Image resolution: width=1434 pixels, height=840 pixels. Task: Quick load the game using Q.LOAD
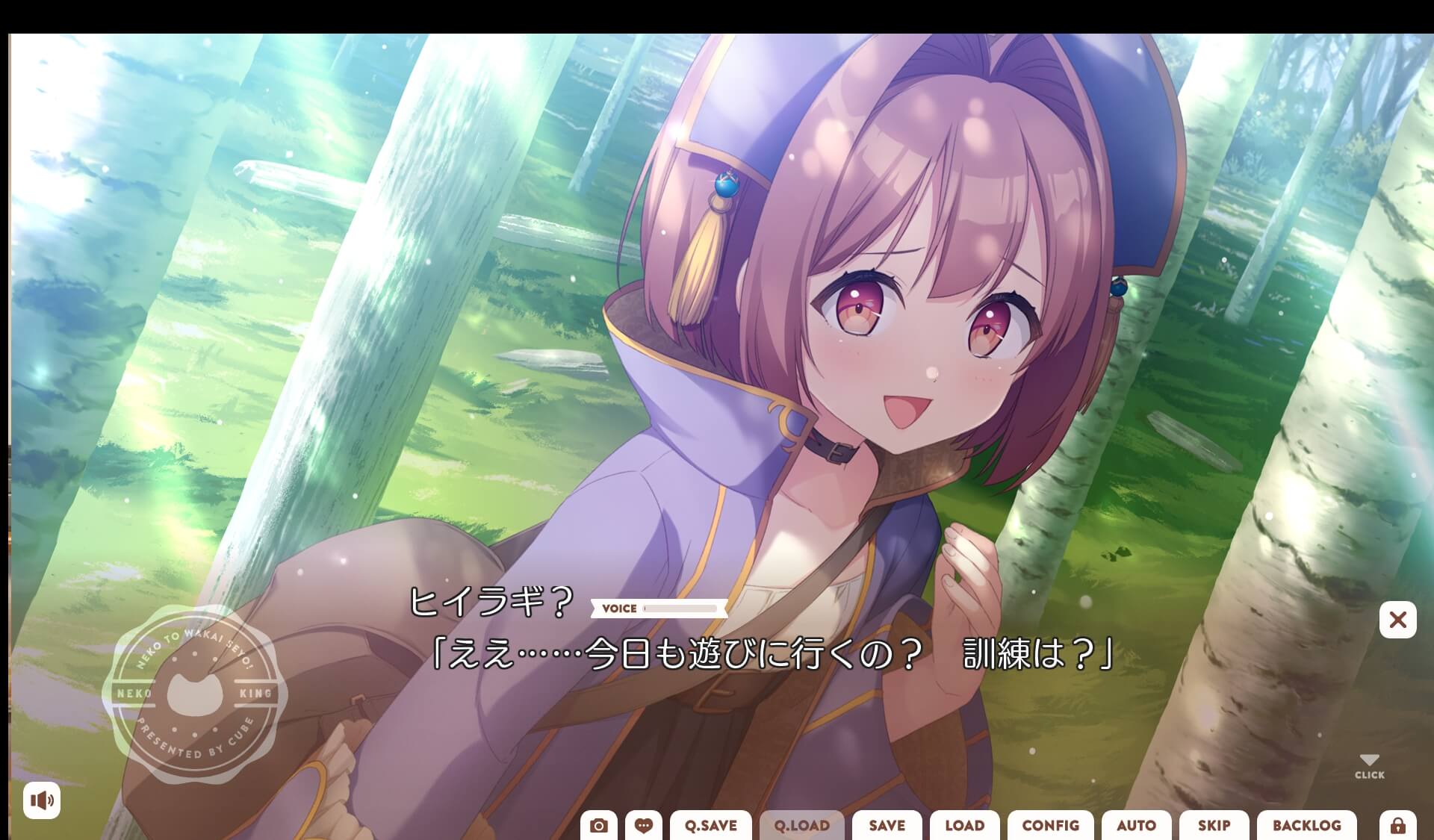point(801,826)
